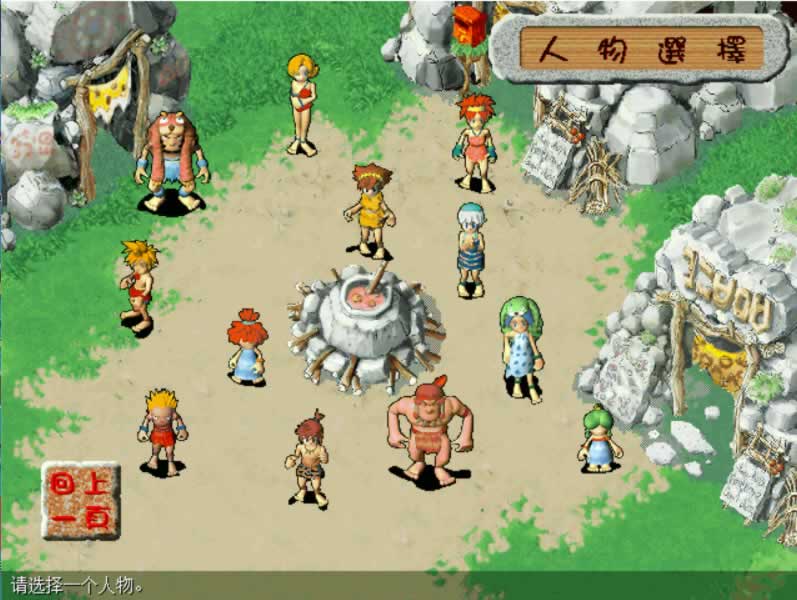This screenshot has width=797, height=600.
Task: Select the ponytail boy in leopard loincloth
Action: [309, 461]
